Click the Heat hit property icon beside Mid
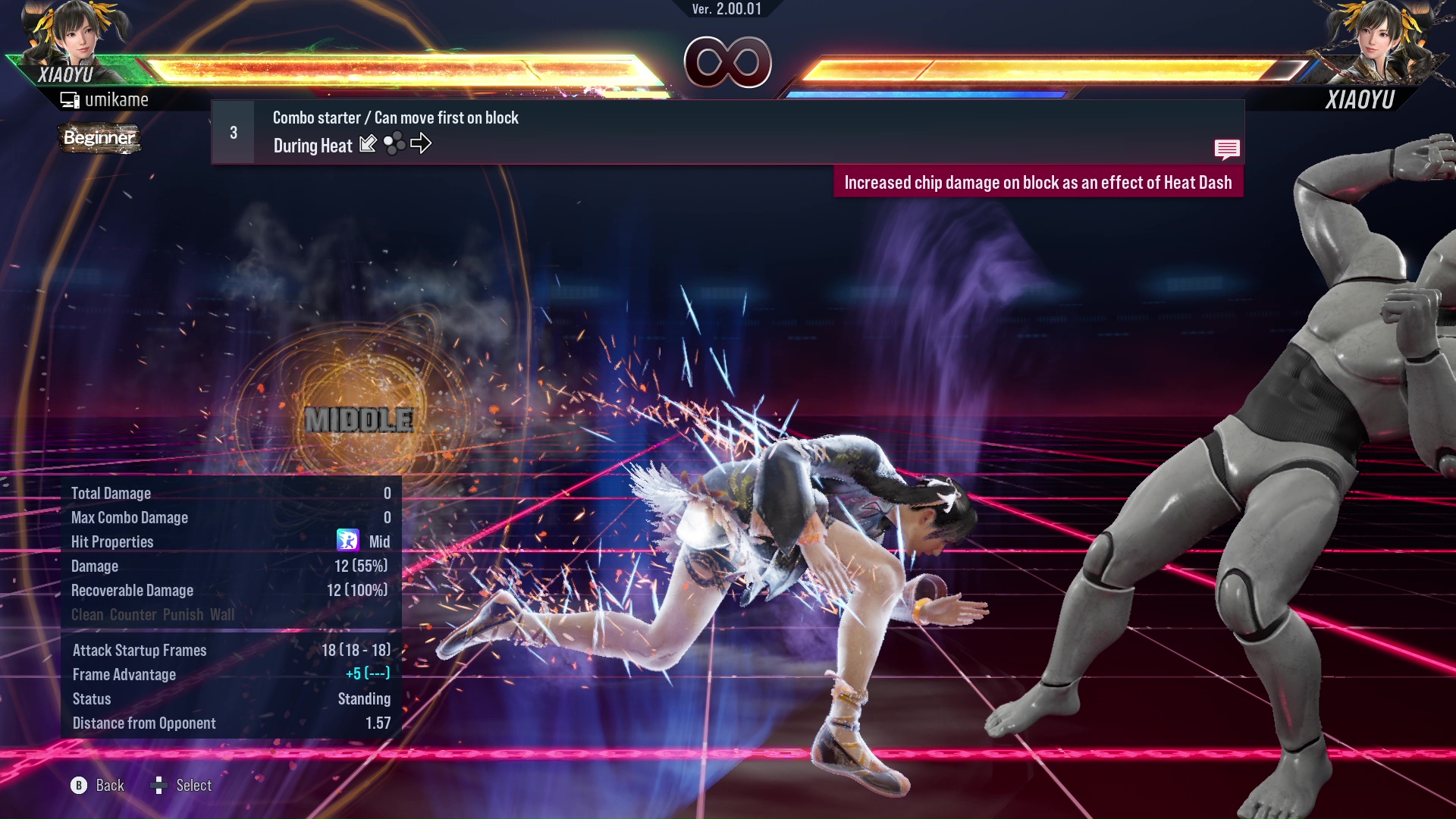Image resolution: width=1456 pixels, height=819 pixels. click(x=349, y=541)
